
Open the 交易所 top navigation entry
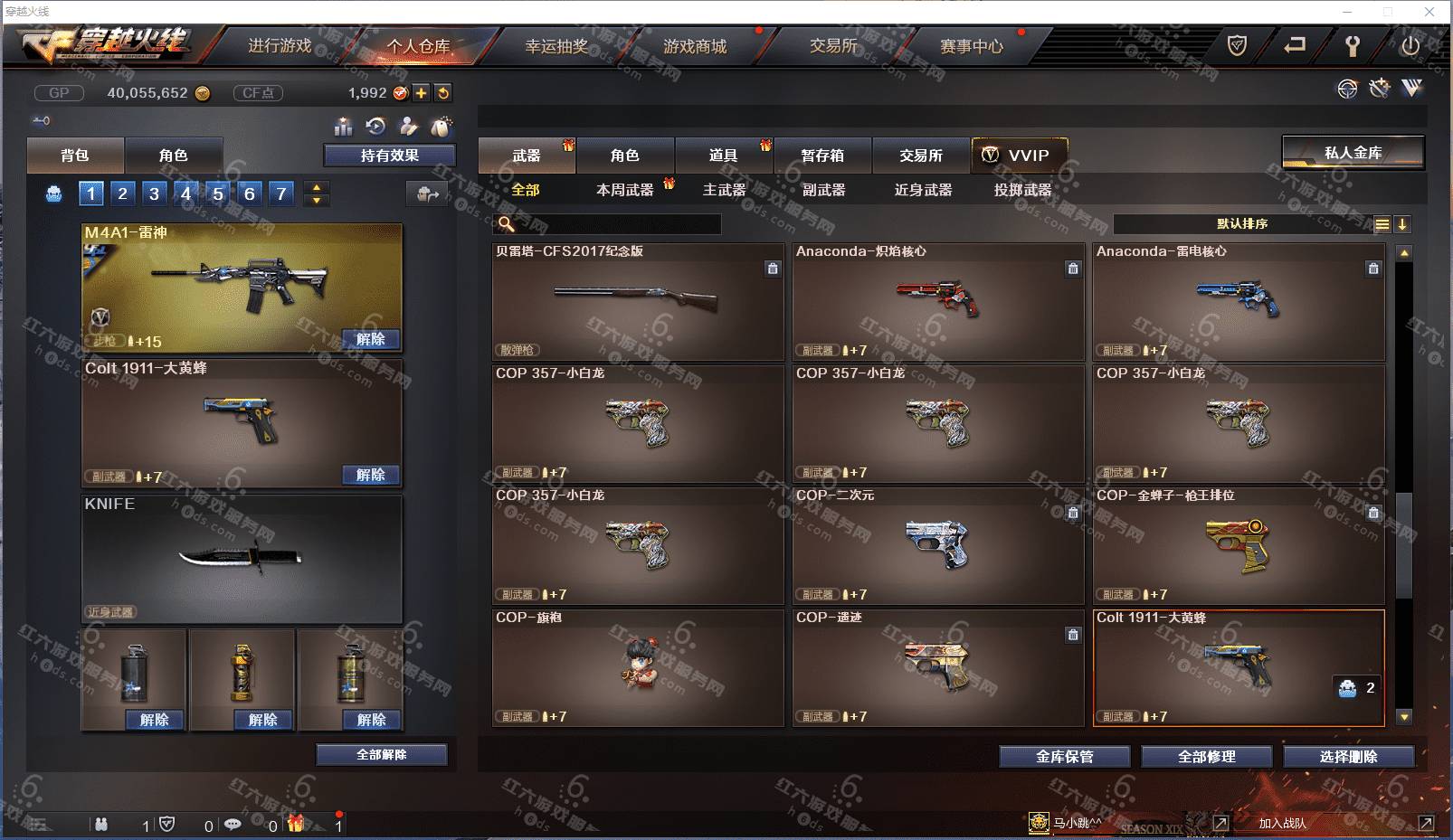point(832,46)
